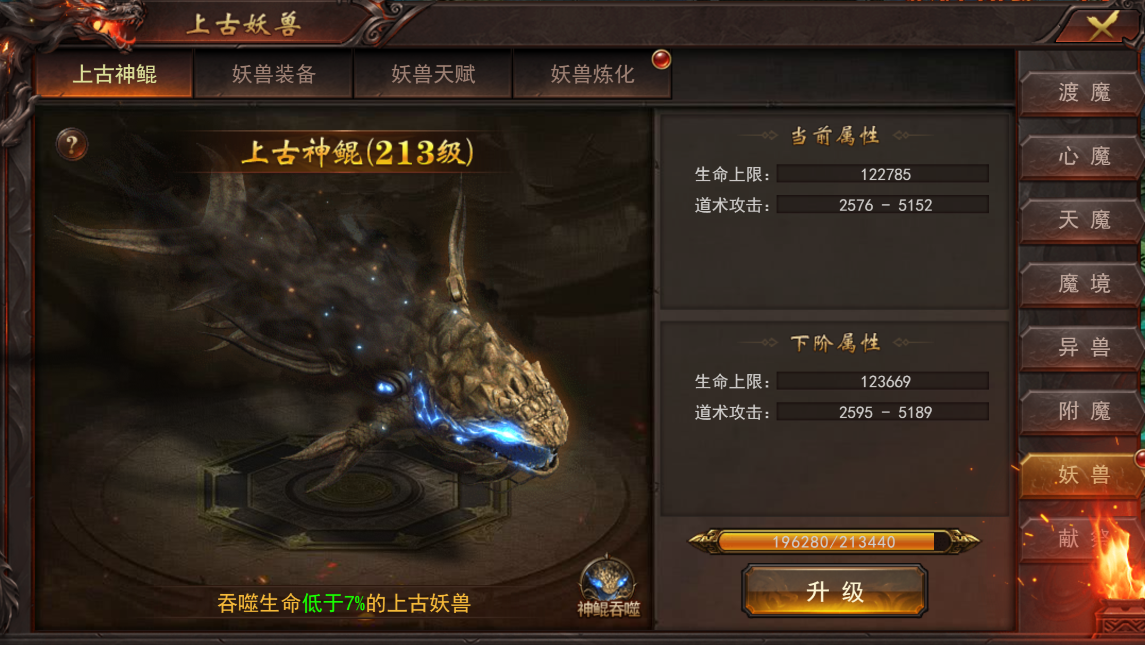Go to the 天魔 side menu
Viewport: 1145px width, 645px height.
tap(1084, 220)
